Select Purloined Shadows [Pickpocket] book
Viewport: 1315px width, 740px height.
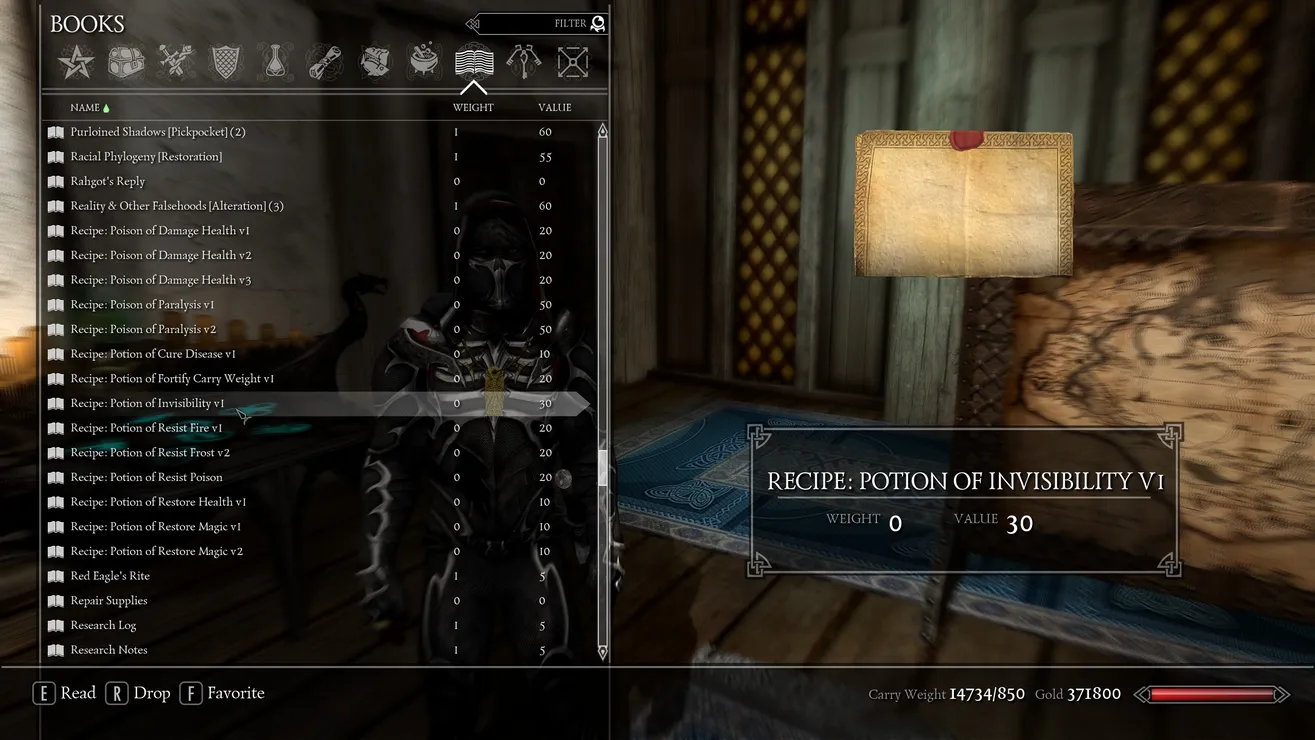[157, 132]
